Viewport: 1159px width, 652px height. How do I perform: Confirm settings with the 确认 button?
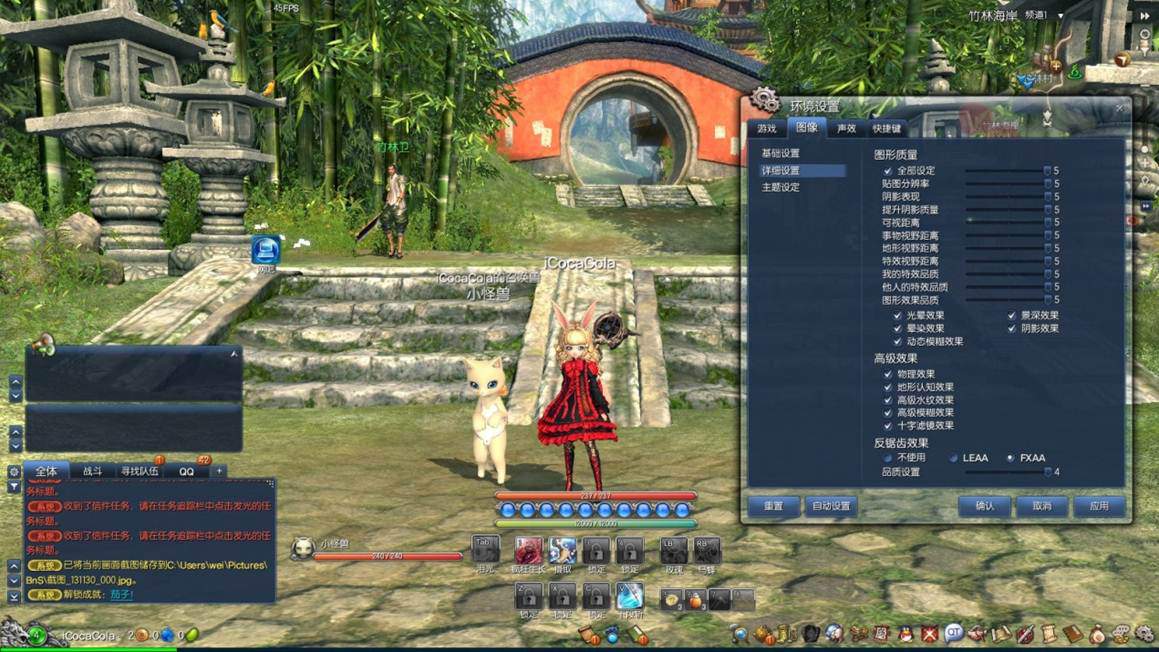click(x=984, y=506)
